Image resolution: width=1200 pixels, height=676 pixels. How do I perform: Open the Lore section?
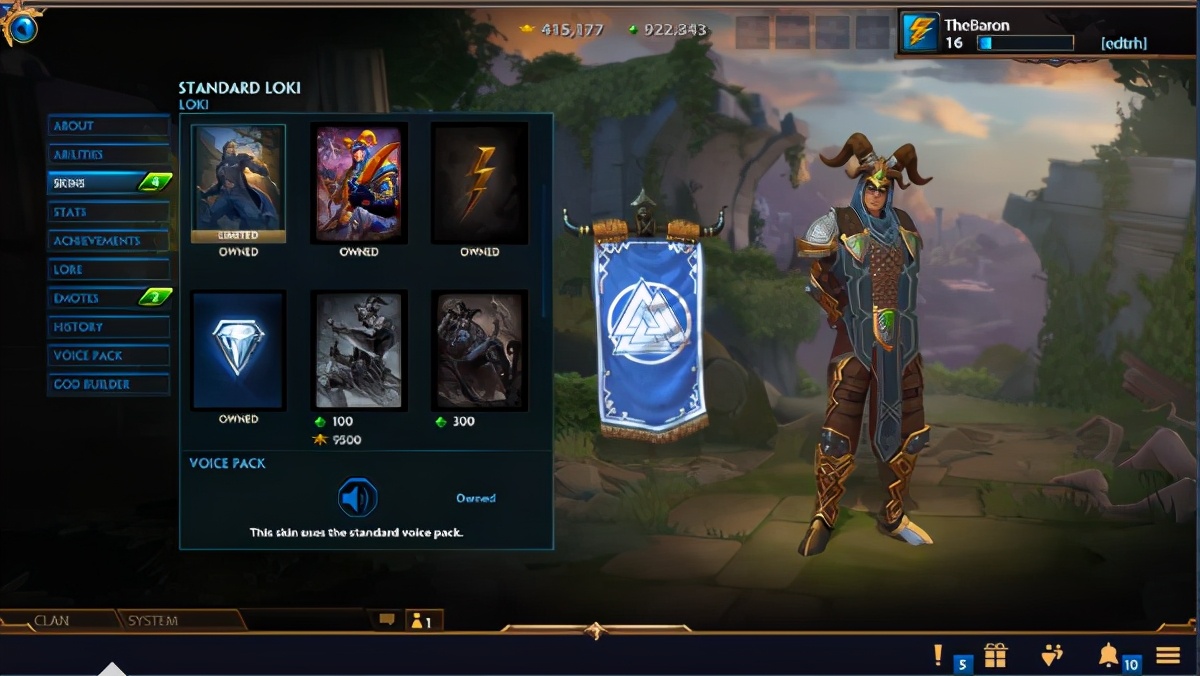tap(108, 270)
